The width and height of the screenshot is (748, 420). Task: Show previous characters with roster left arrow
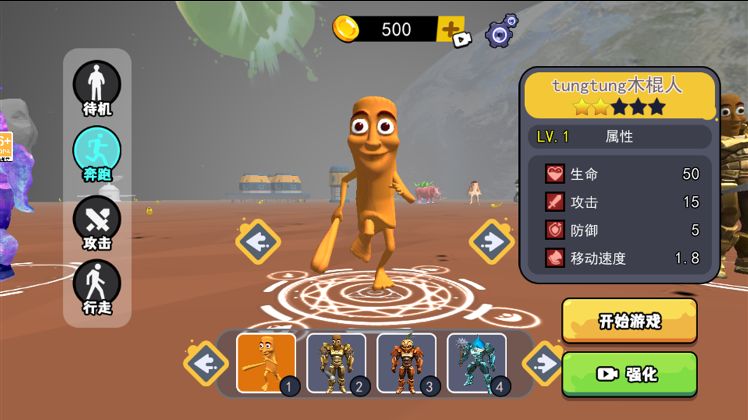pyautogui.click(x=207, y=362)
